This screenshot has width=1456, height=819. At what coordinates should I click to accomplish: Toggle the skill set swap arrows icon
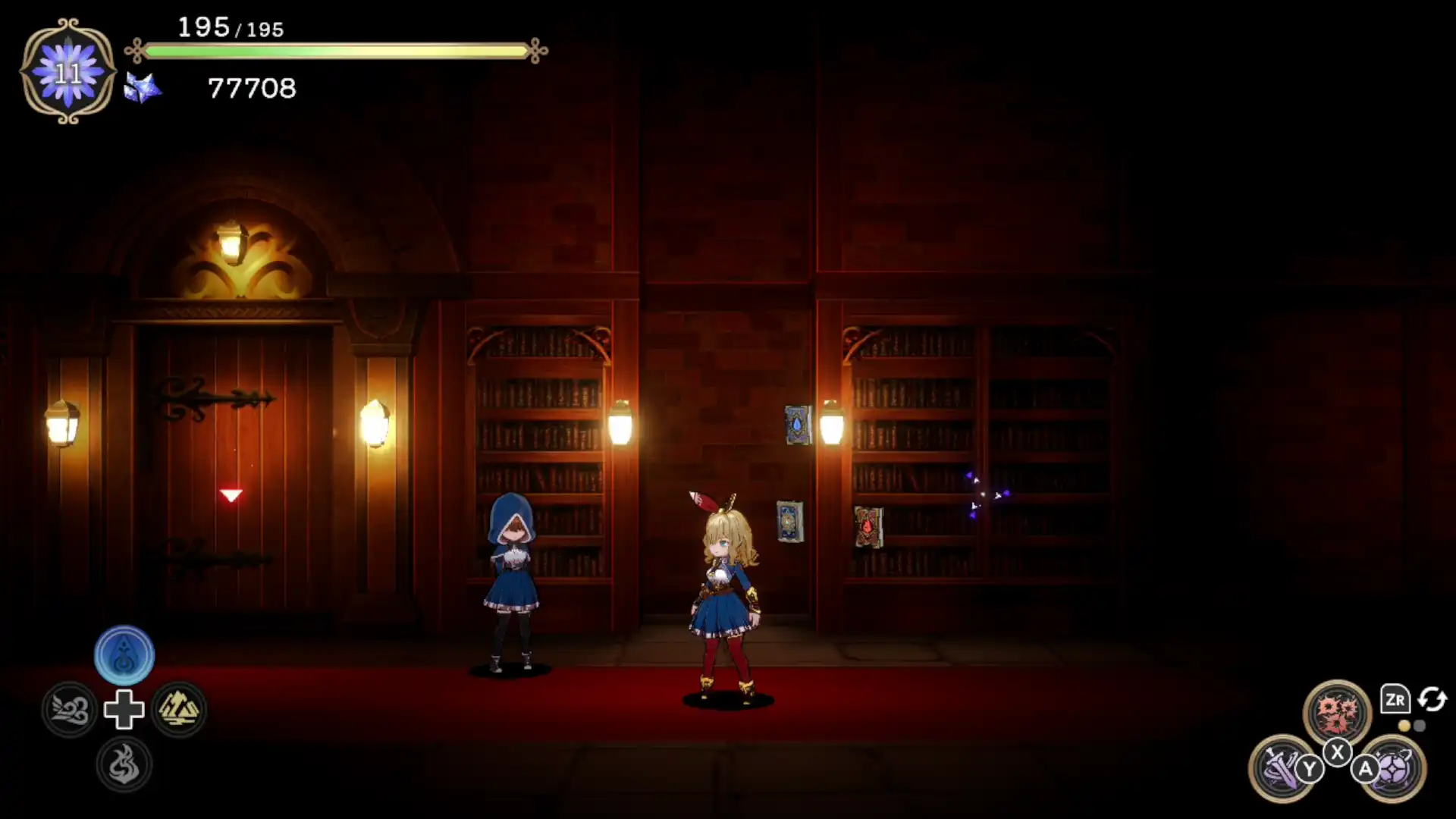tap(1431, 701)
